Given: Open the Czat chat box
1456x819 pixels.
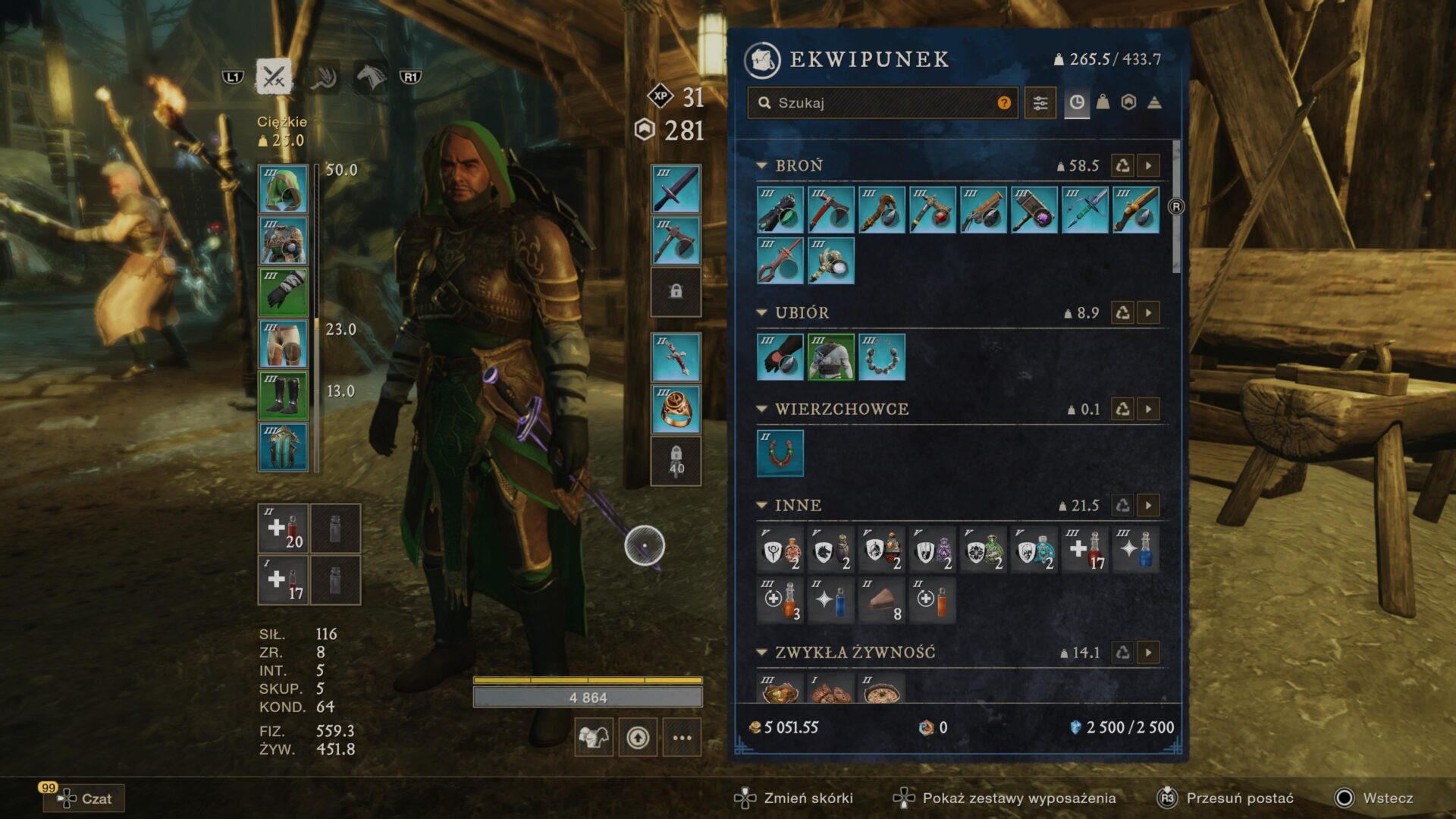Looking at the screenshot, I should pos(85,799).
